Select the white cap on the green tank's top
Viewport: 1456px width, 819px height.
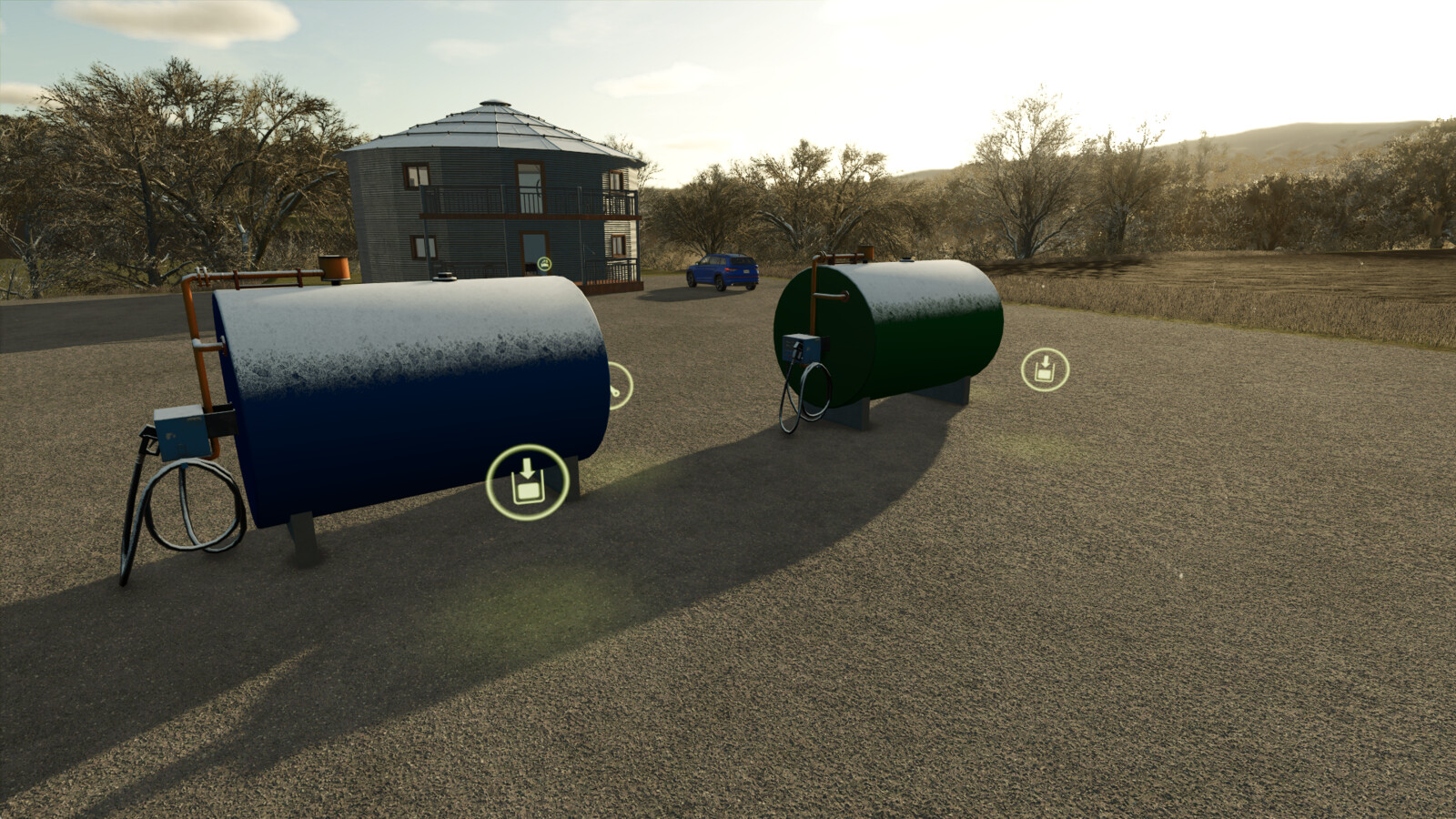pos(906,259)
